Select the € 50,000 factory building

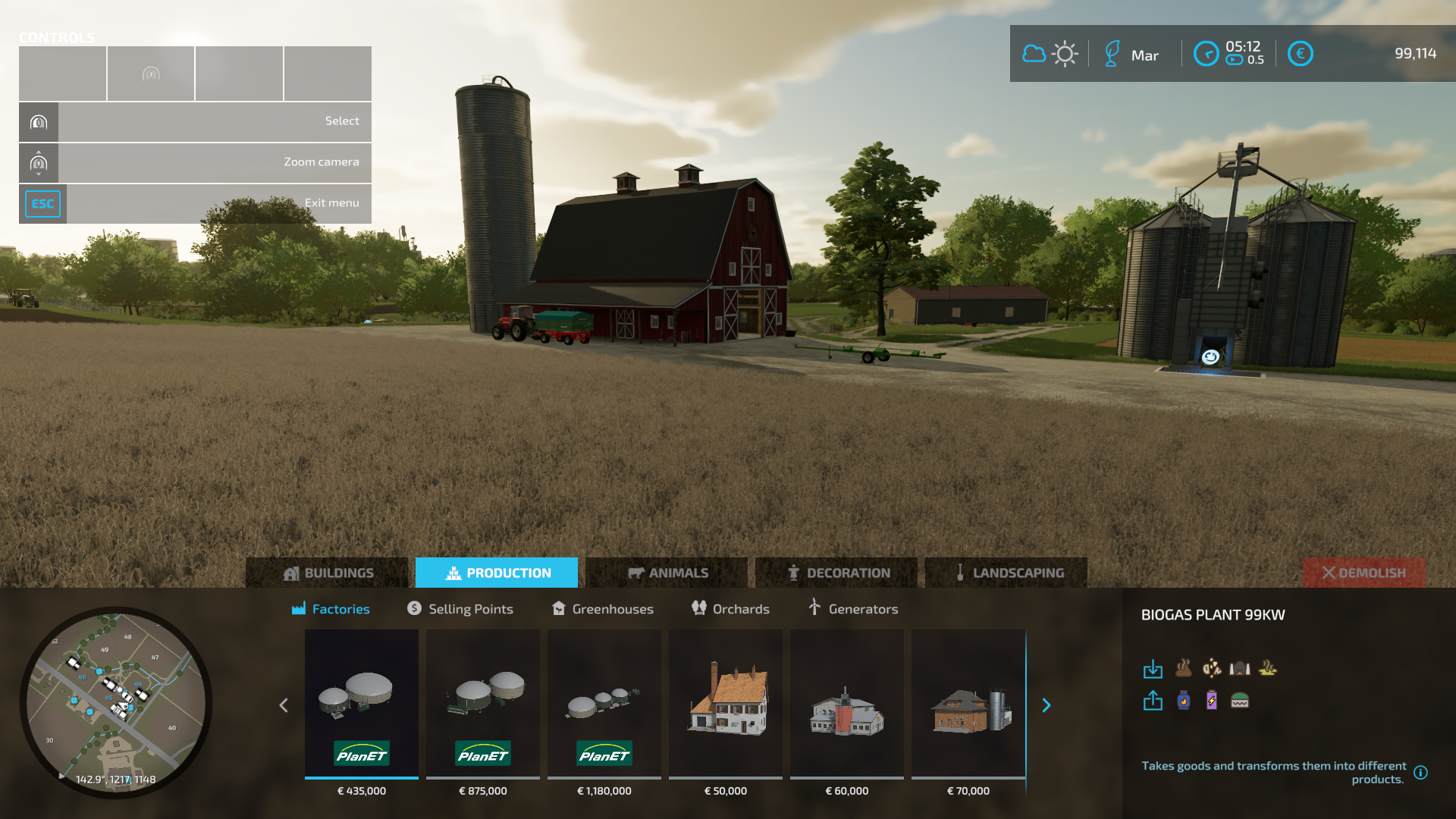pyautogui.click(x=726, y=704)
